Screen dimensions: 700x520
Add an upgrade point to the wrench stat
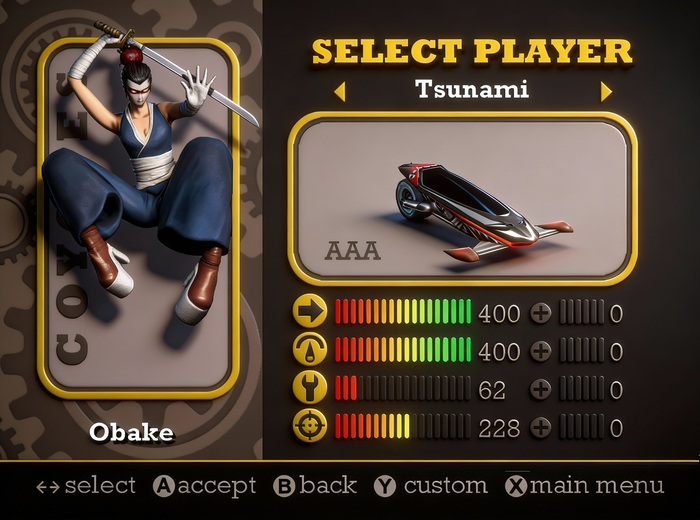pos(540,389)
